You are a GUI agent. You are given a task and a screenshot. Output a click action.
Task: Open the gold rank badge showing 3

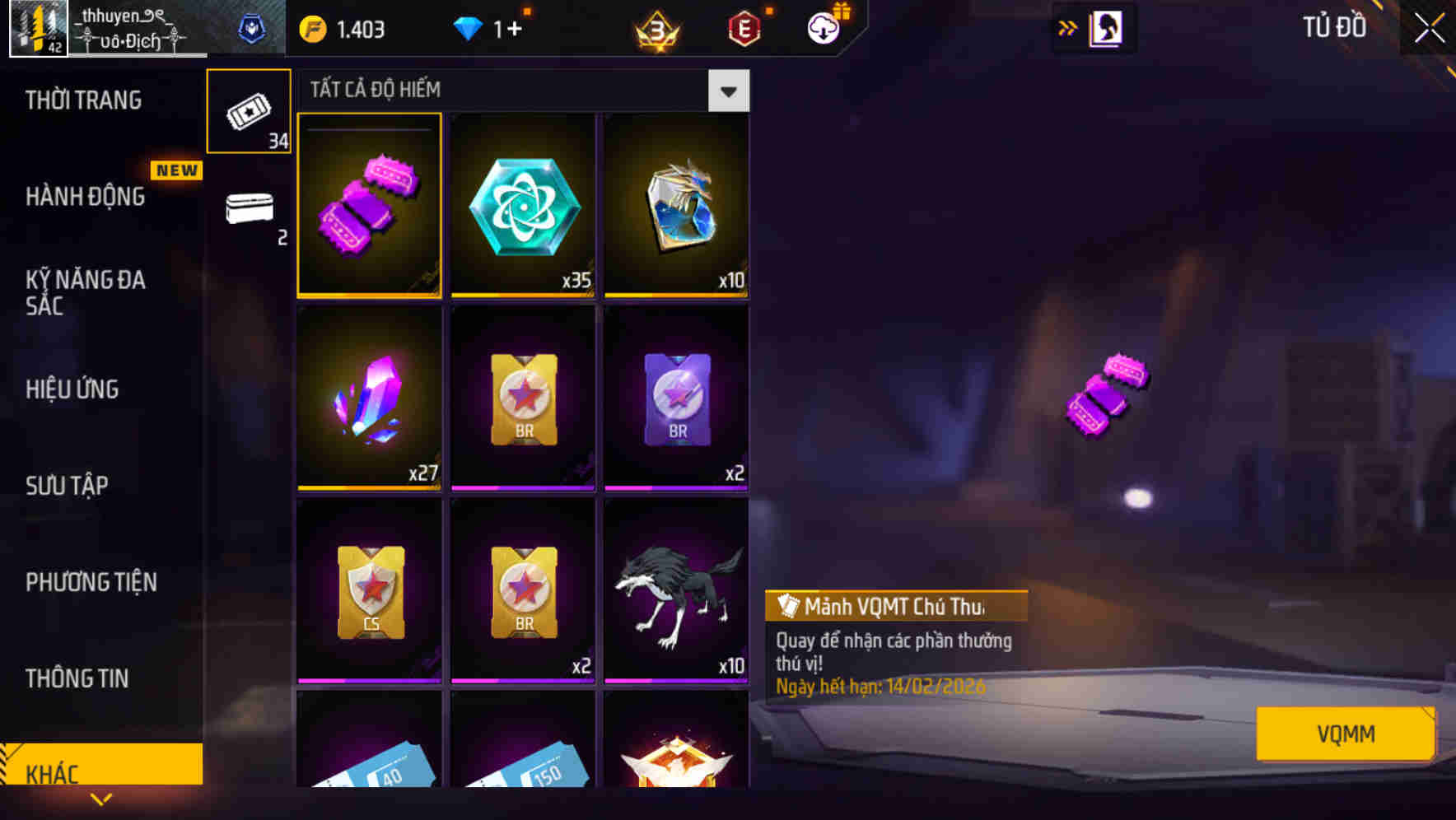[654, 29]
